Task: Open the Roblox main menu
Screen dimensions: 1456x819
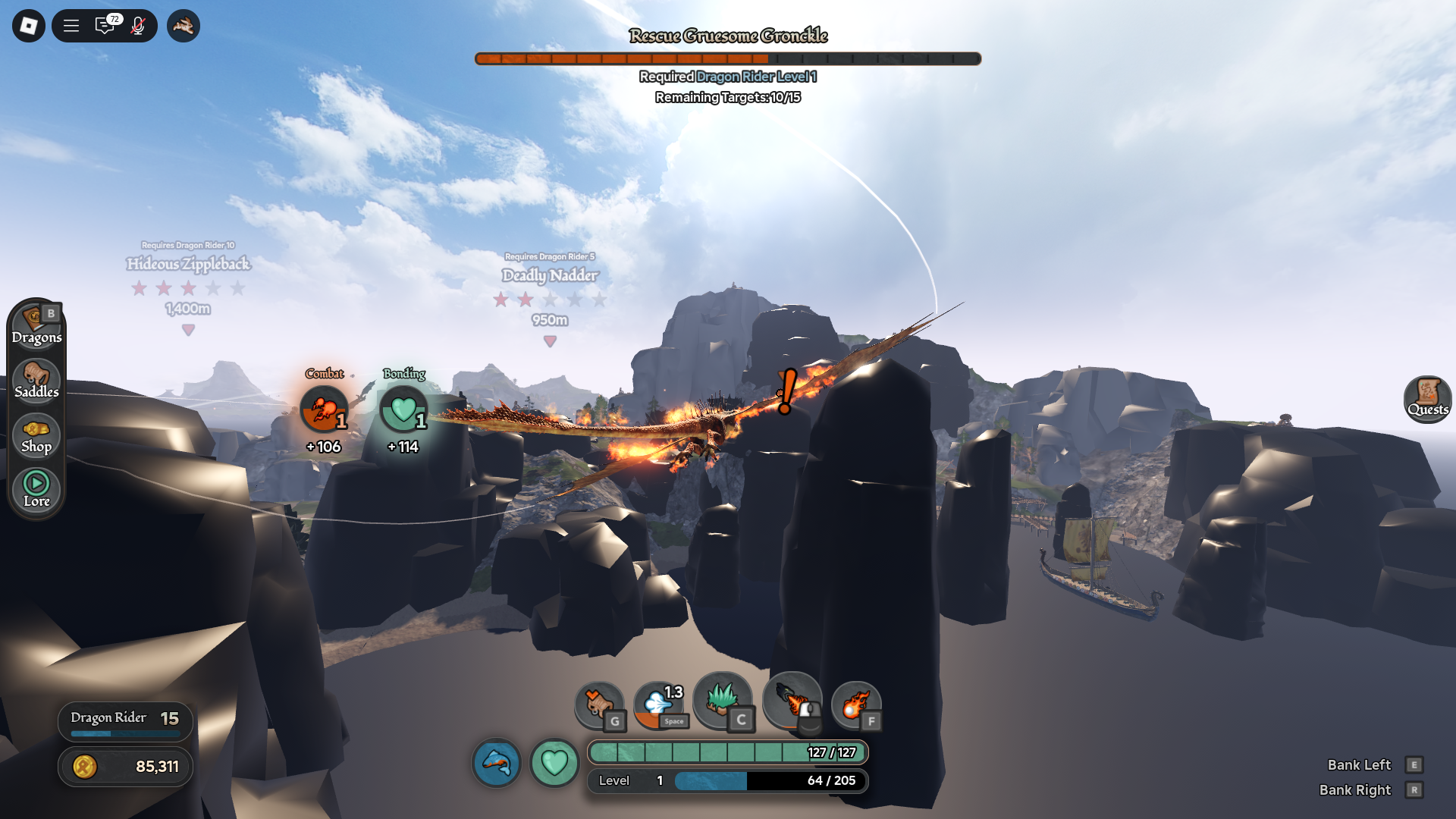Action: point(29,26)
